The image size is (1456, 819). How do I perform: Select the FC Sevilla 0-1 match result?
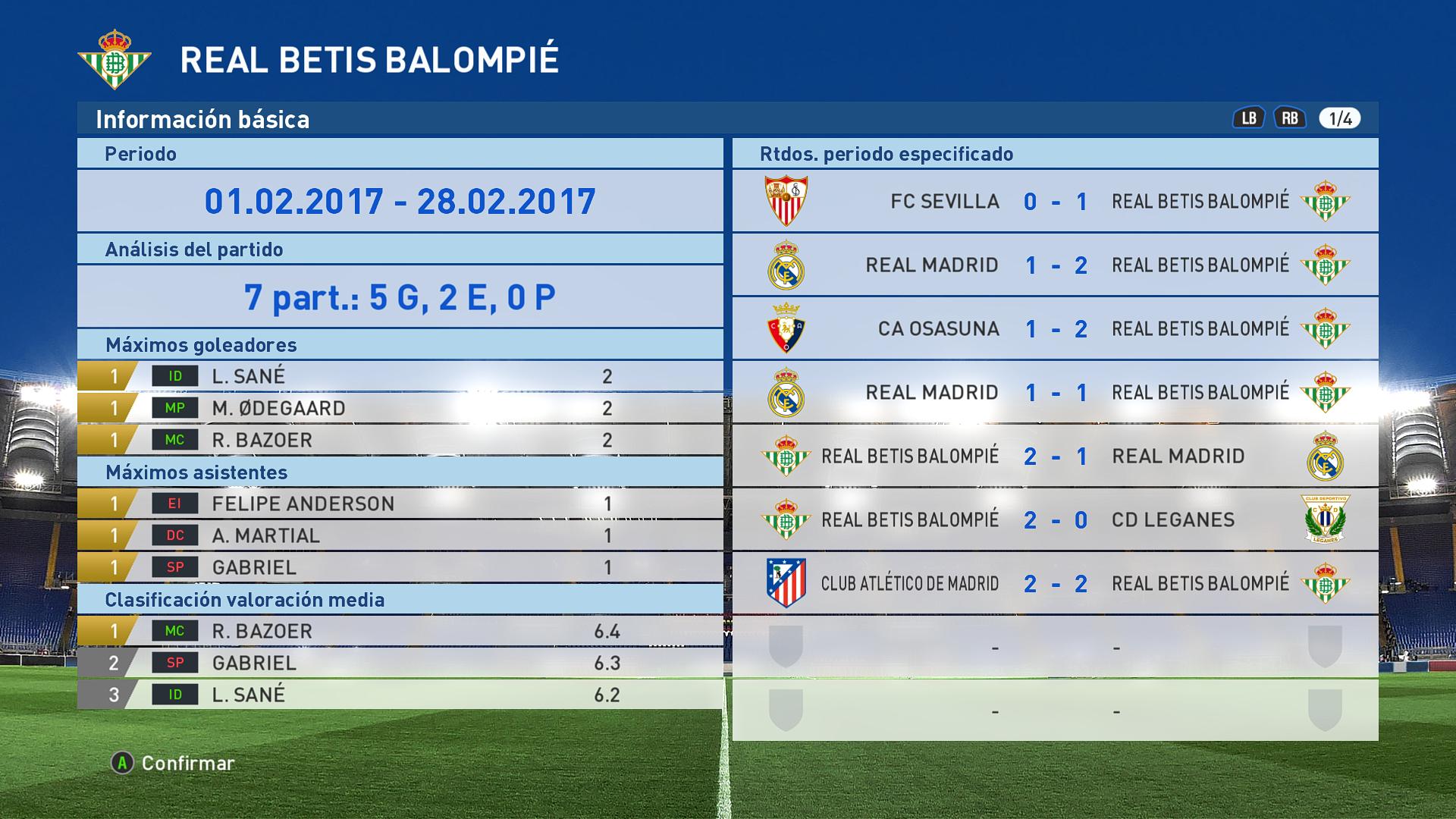click(x=1055, y=201)
